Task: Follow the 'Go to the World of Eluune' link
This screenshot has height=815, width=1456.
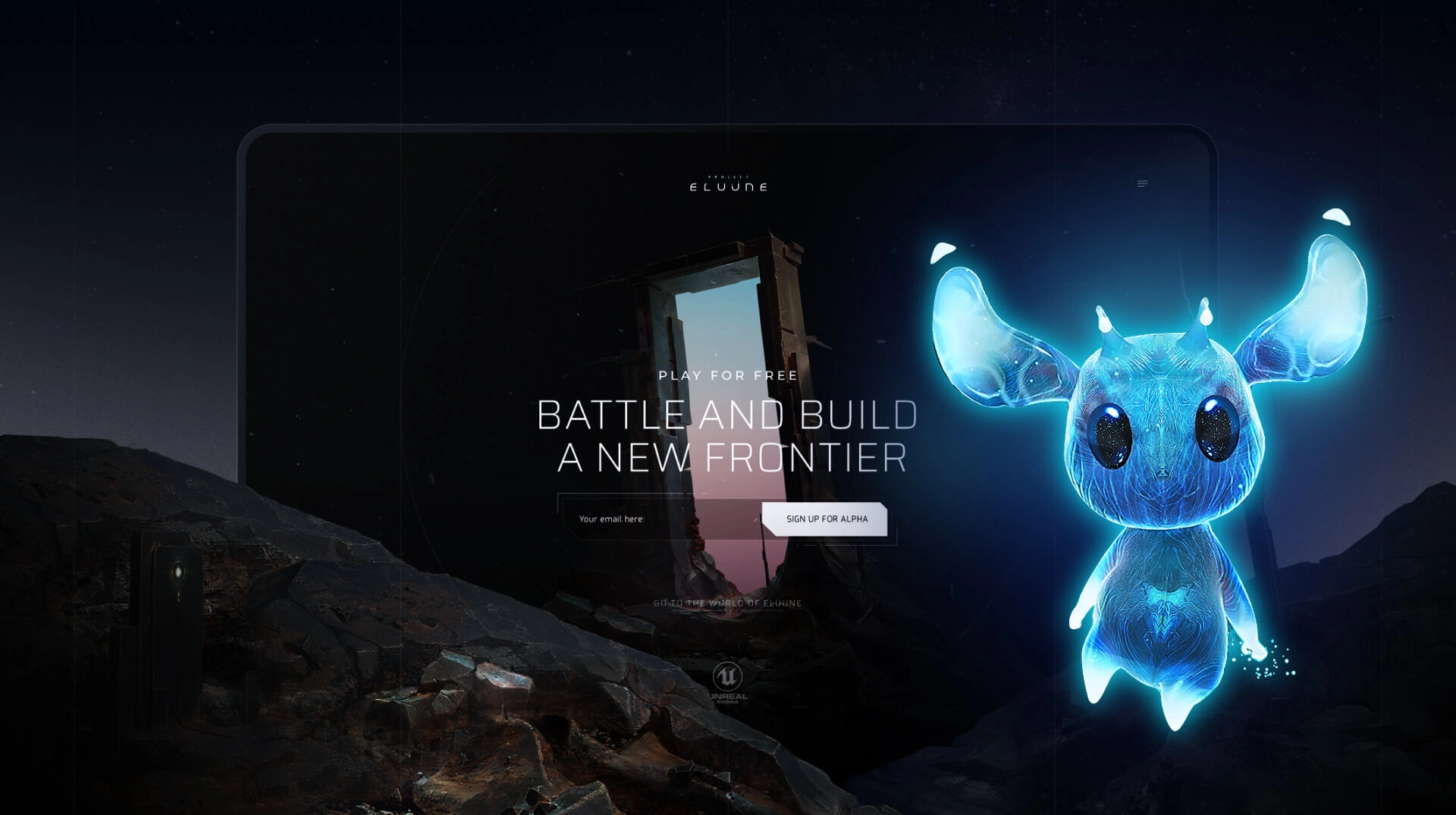Action: tap(727, 603)
